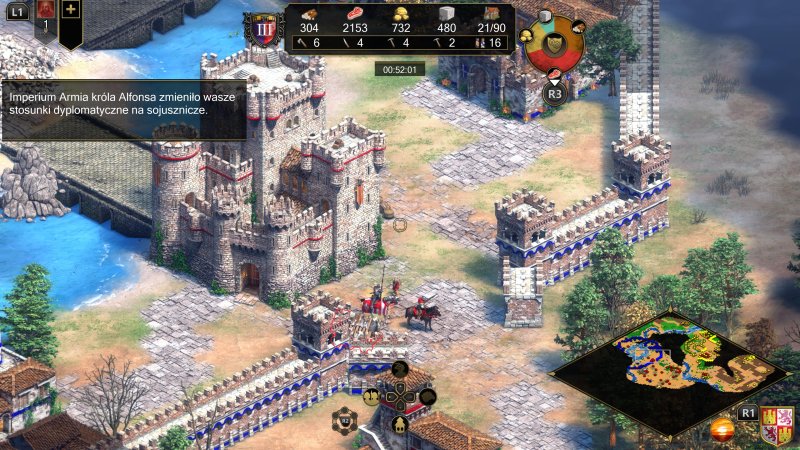Select the control group 1 unit banner

point(45,20)
